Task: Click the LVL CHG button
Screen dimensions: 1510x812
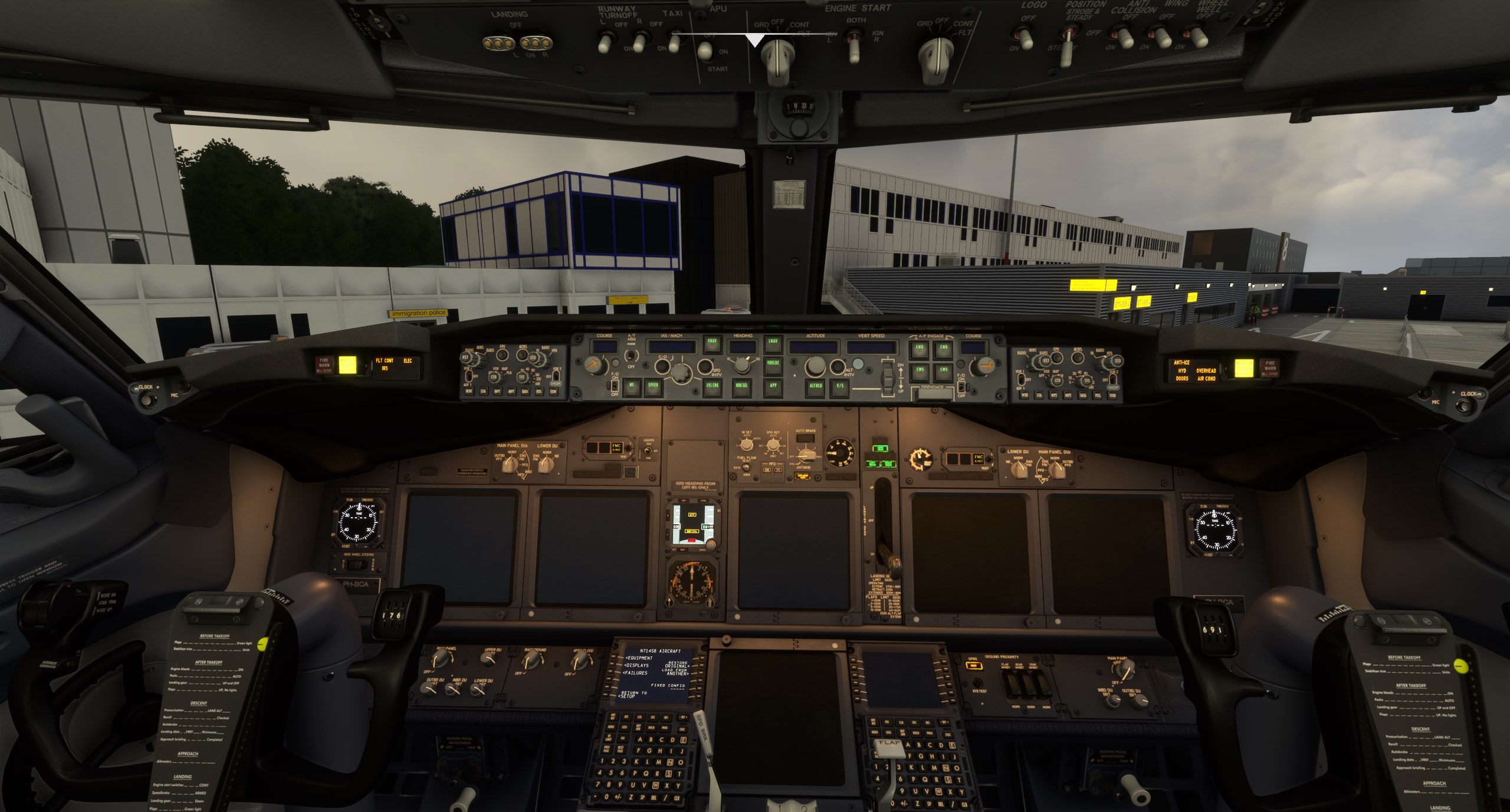Action: [x=713, y=386]
